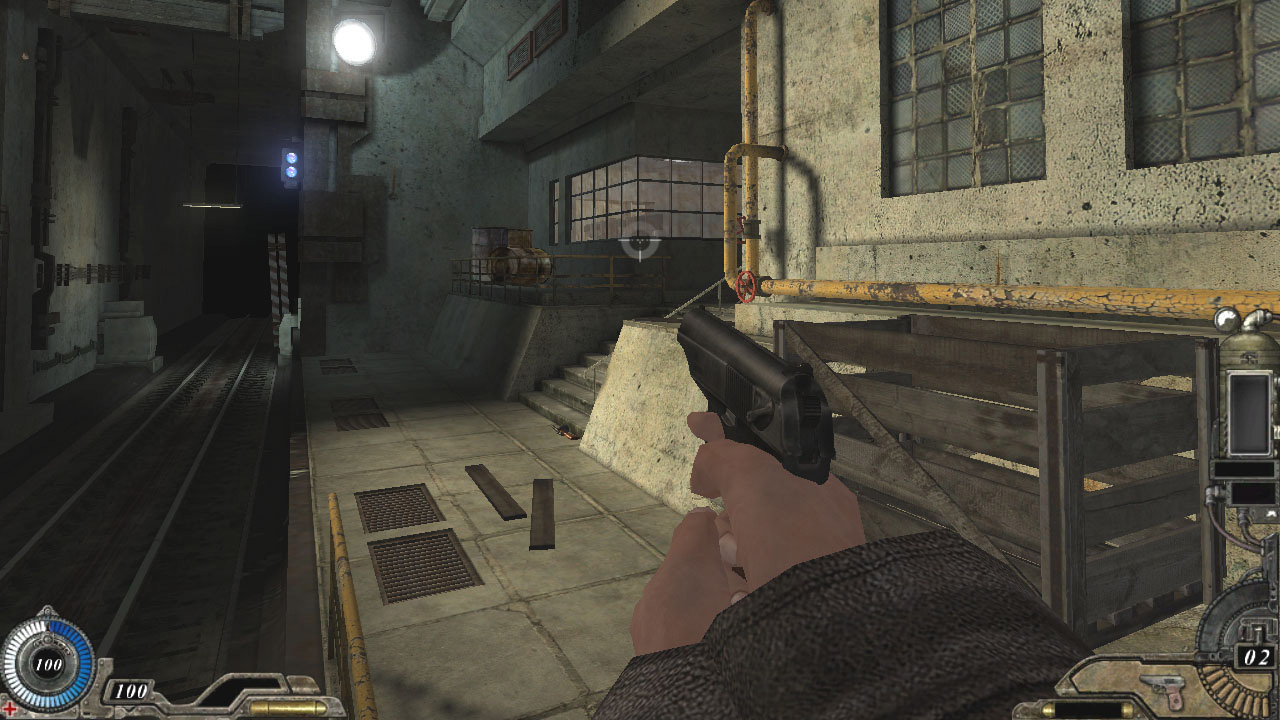Screen dimensions: 1280x720
Task: Click the red cross health icon
Action: [9, 709]
